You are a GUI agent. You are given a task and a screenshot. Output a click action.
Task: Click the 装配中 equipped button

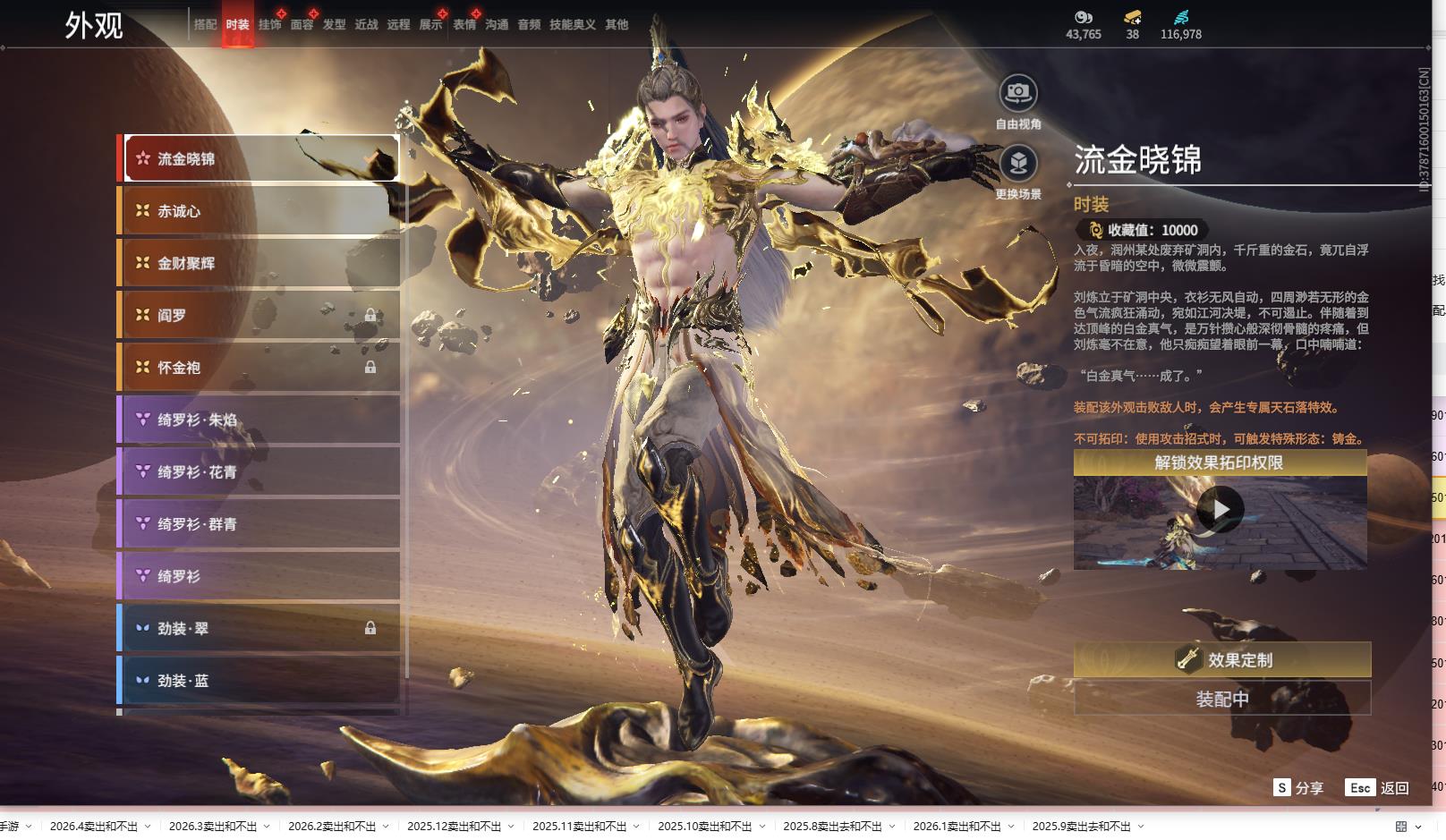1221,700
